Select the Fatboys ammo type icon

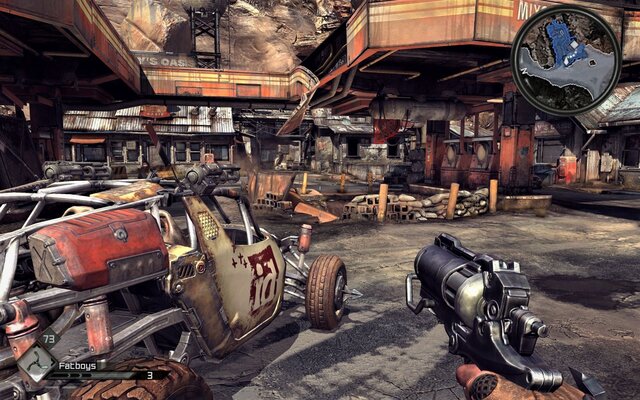tap(39, 362)
